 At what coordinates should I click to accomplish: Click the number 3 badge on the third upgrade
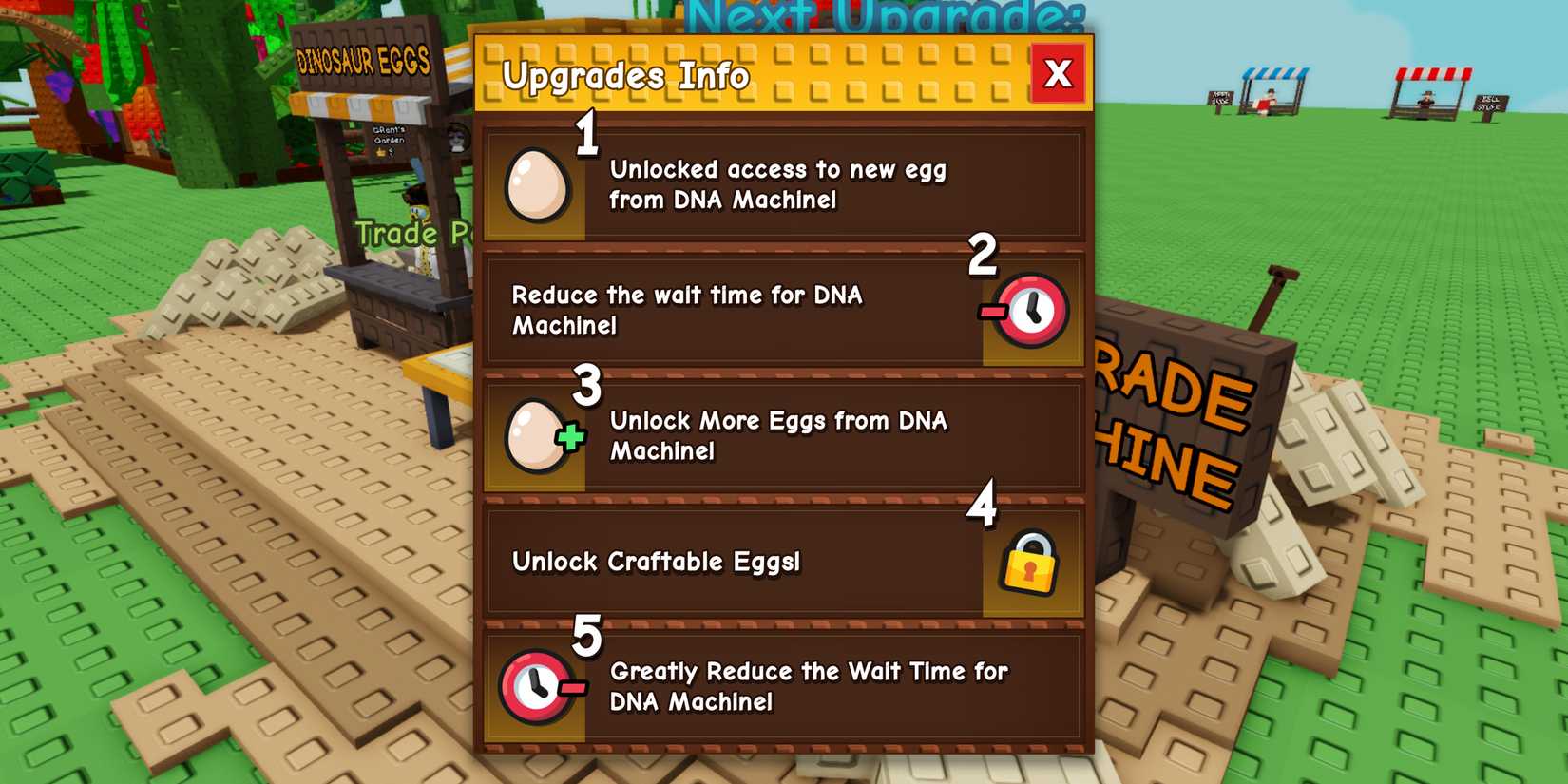[x=587, y=386]
